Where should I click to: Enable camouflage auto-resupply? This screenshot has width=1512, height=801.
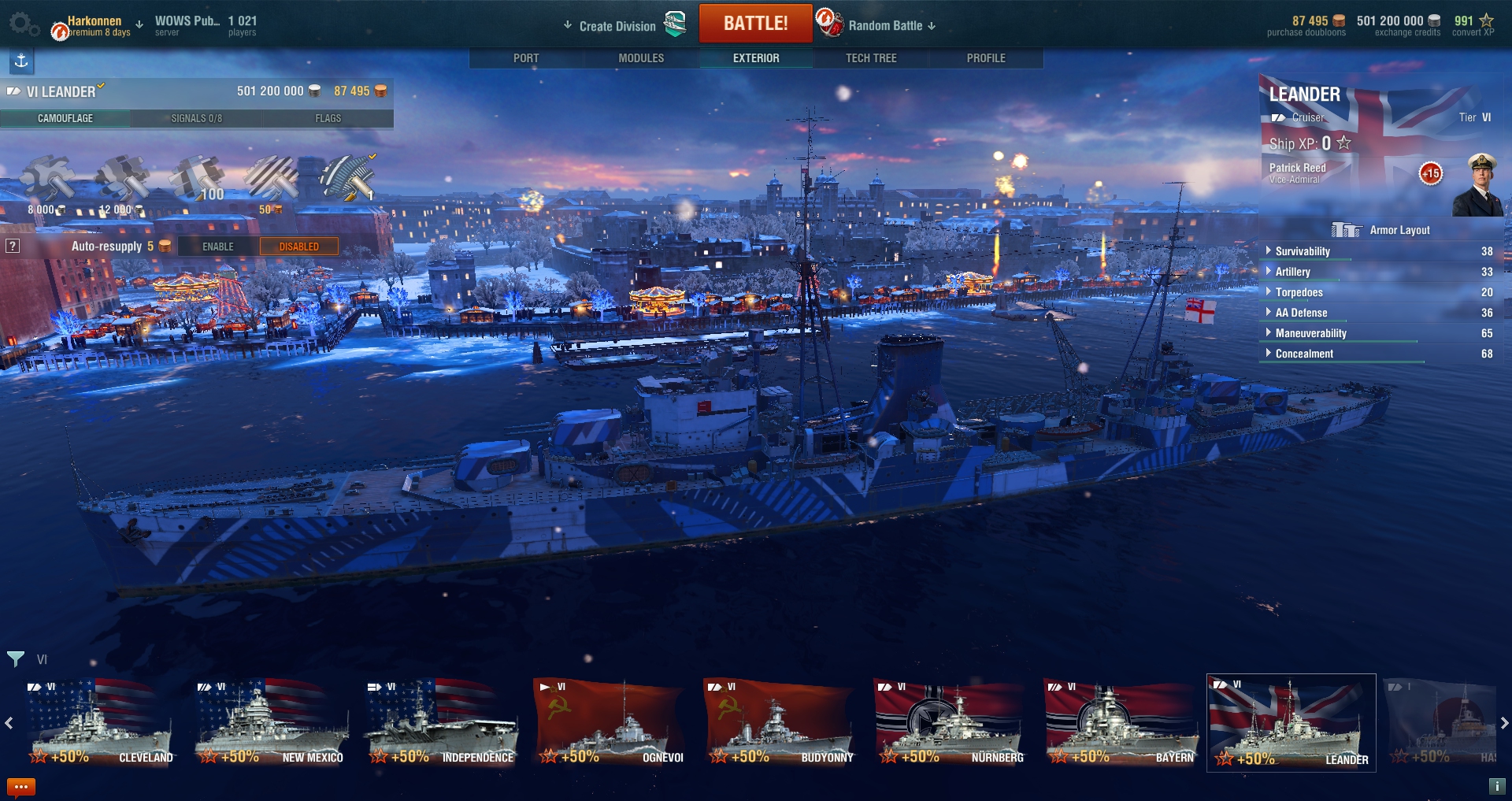218,247
